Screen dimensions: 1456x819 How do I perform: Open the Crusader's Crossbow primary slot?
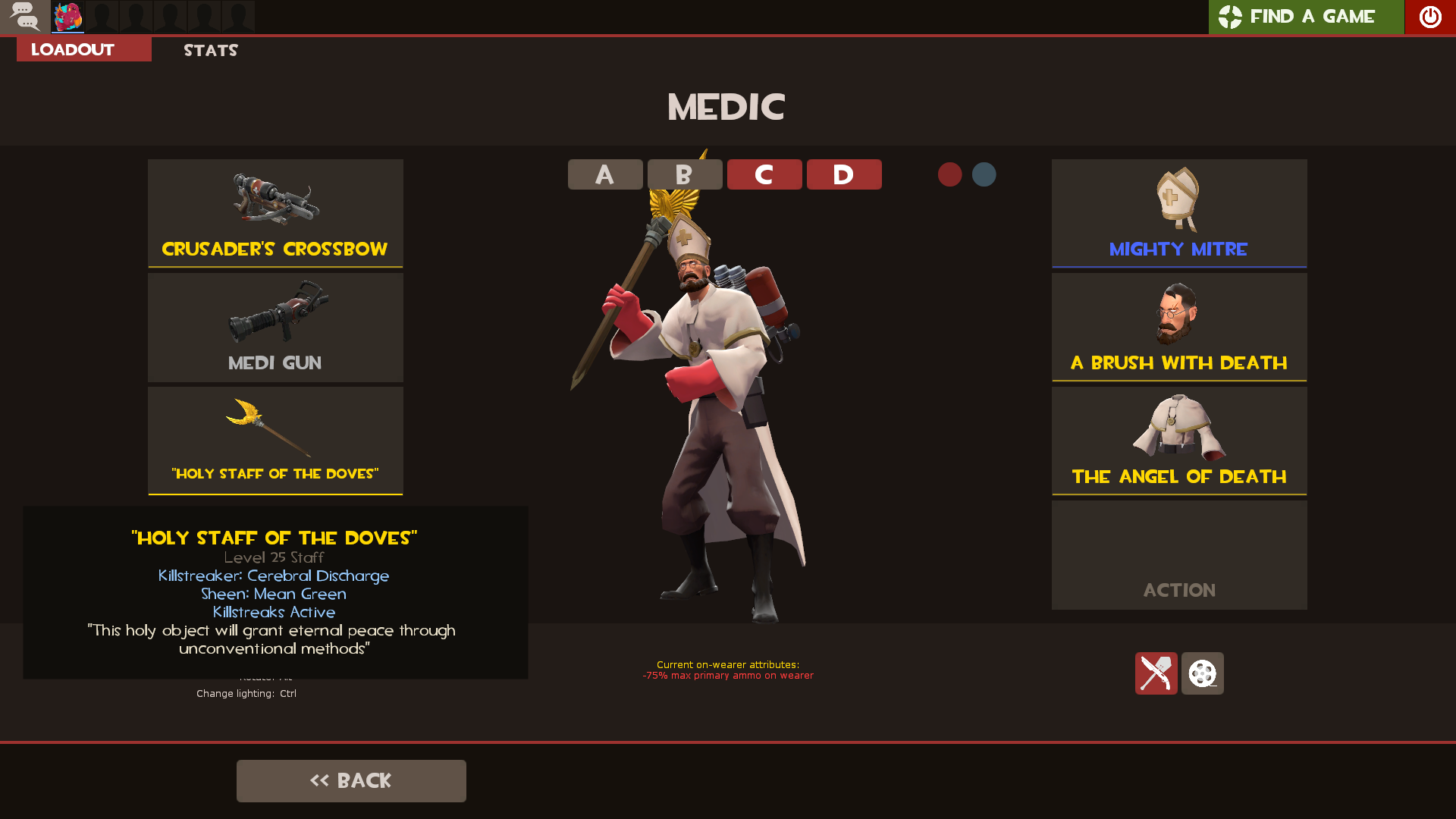pyautogui.click(x=275, y=213)
